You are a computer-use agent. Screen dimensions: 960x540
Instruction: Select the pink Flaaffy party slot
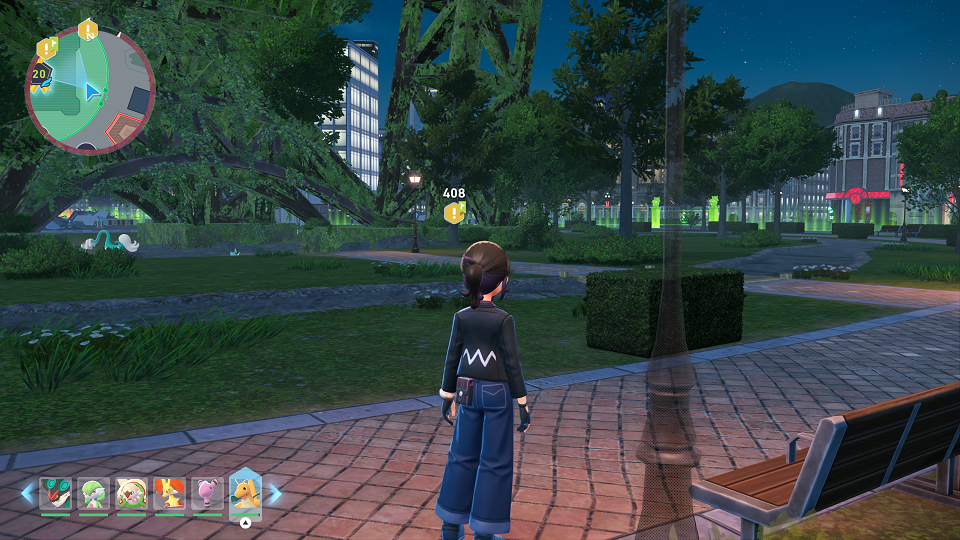(x=207, y=494)
